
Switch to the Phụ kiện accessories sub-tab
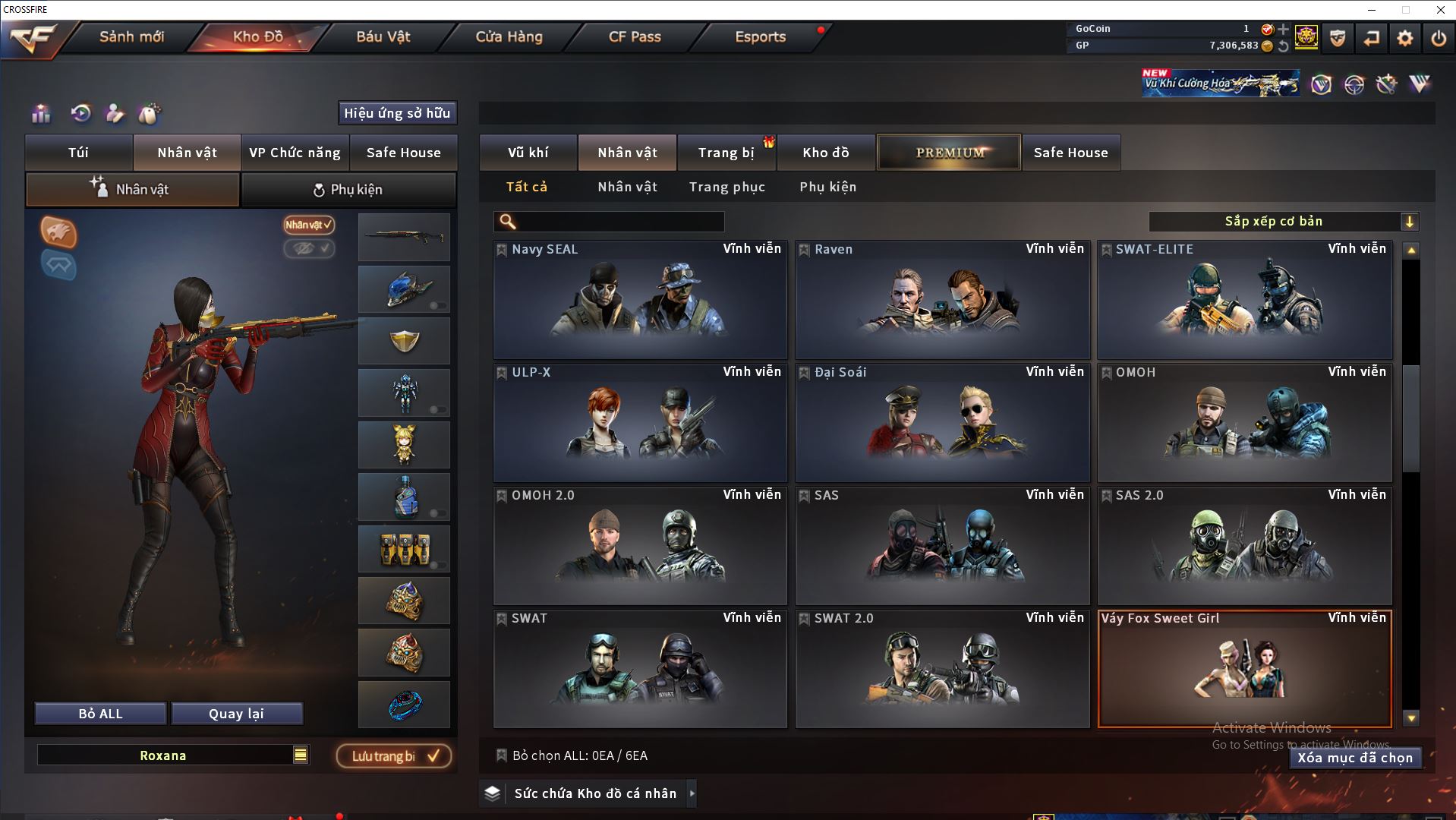[348, 190]
